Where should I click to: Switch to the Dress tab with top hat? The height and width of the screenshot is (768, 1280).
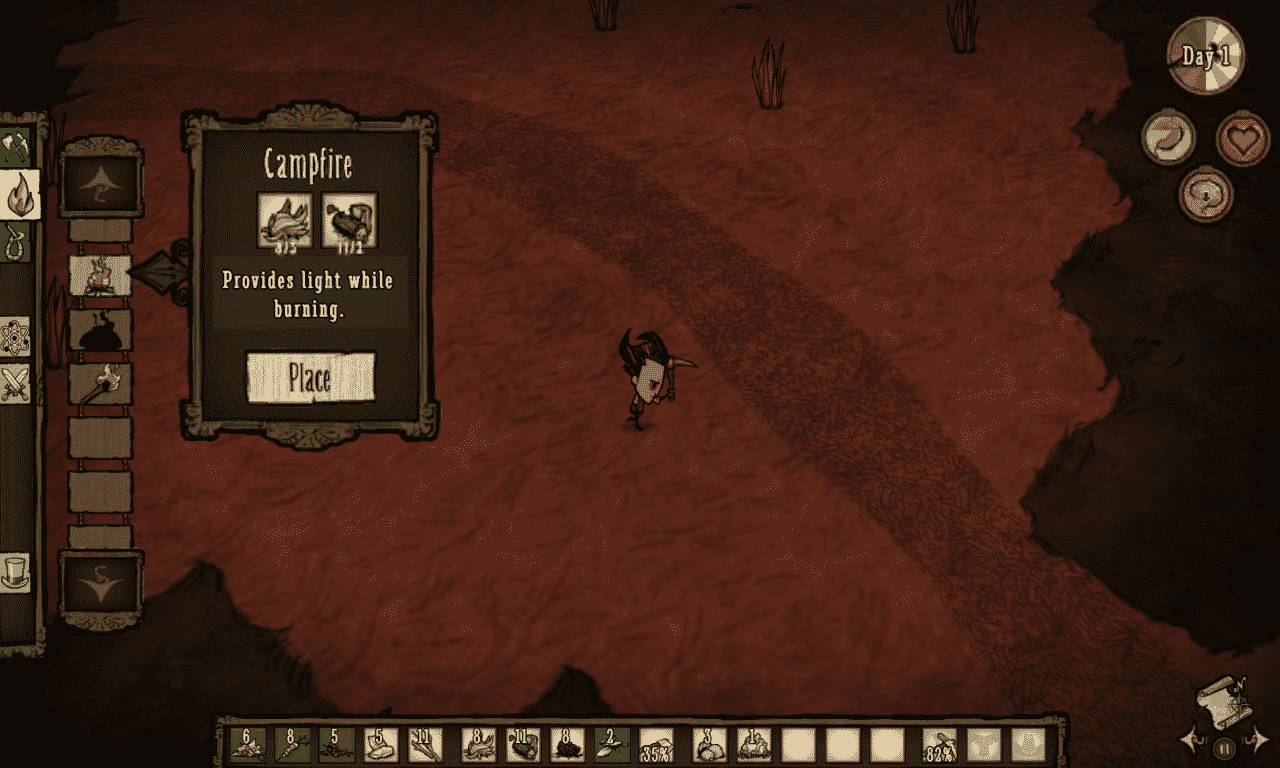(x=17, y=571)
